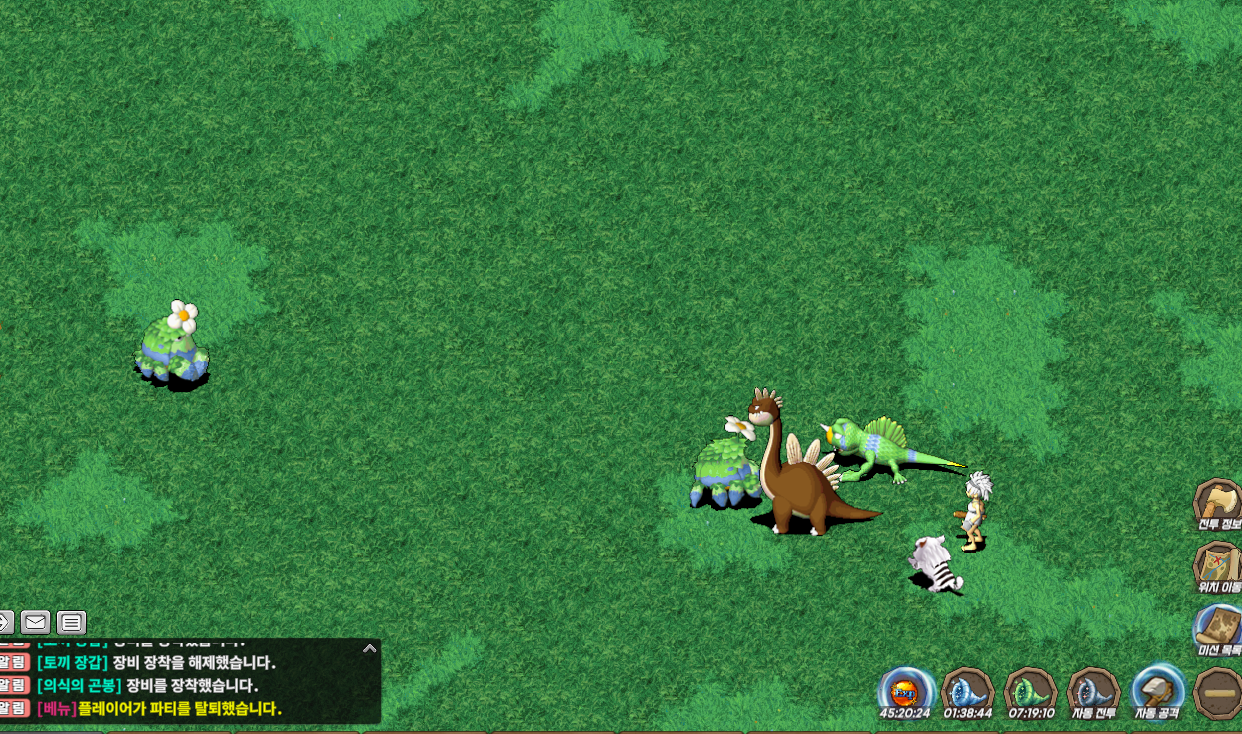
Task: Toggle the 자동 공격 stone hammer button
Action: (1157, 691)
